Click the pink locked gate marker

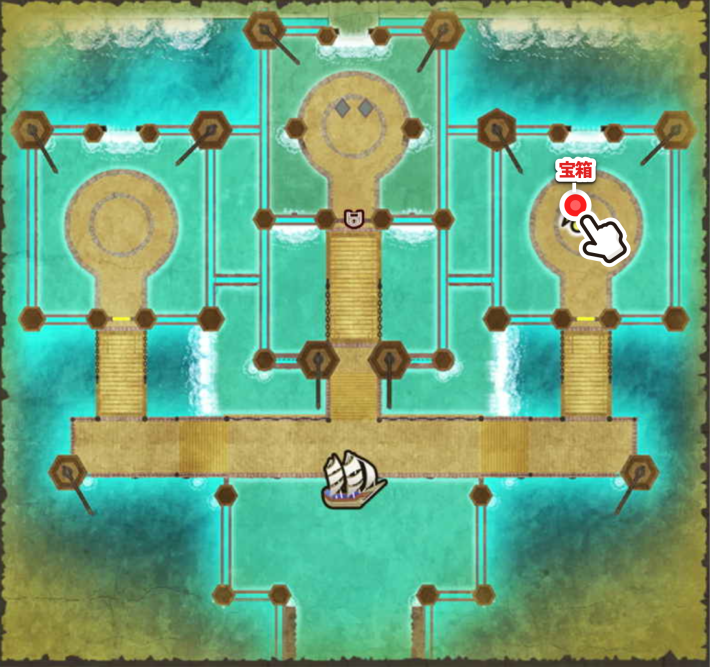(x=352, y=218)
